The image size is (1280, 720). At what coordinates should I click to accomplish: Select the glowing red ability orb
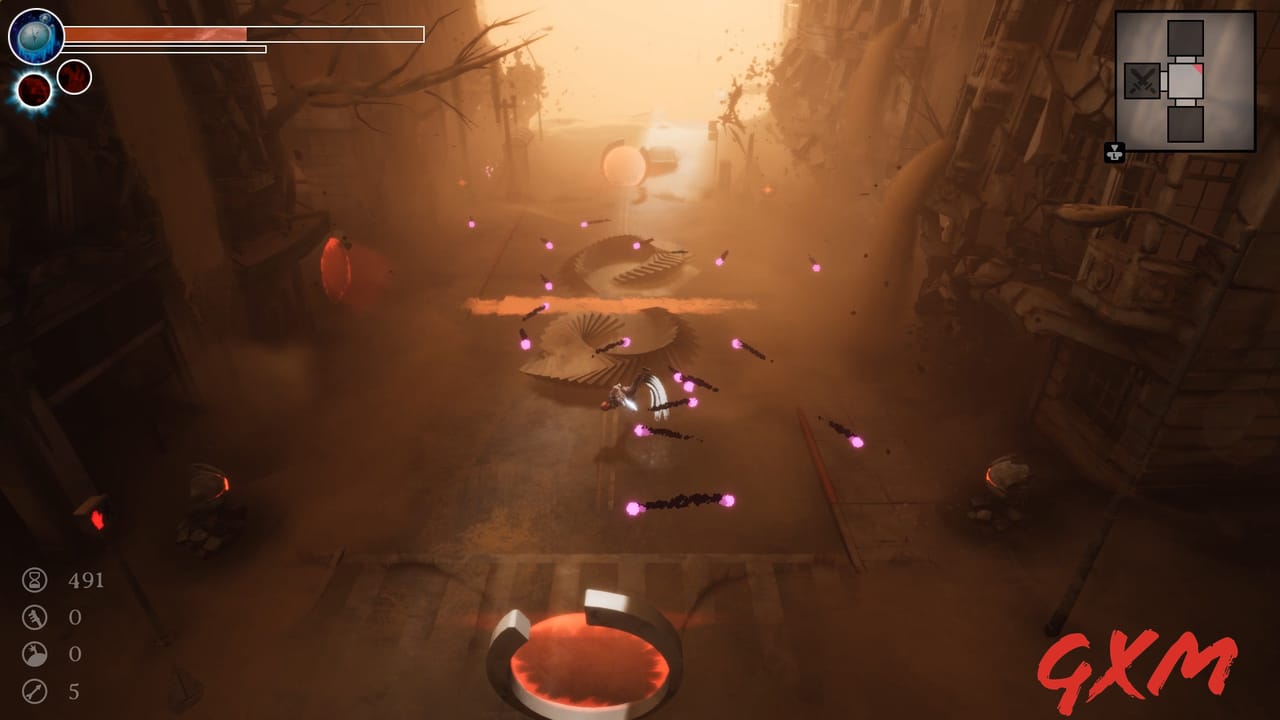tap(34, 90)
